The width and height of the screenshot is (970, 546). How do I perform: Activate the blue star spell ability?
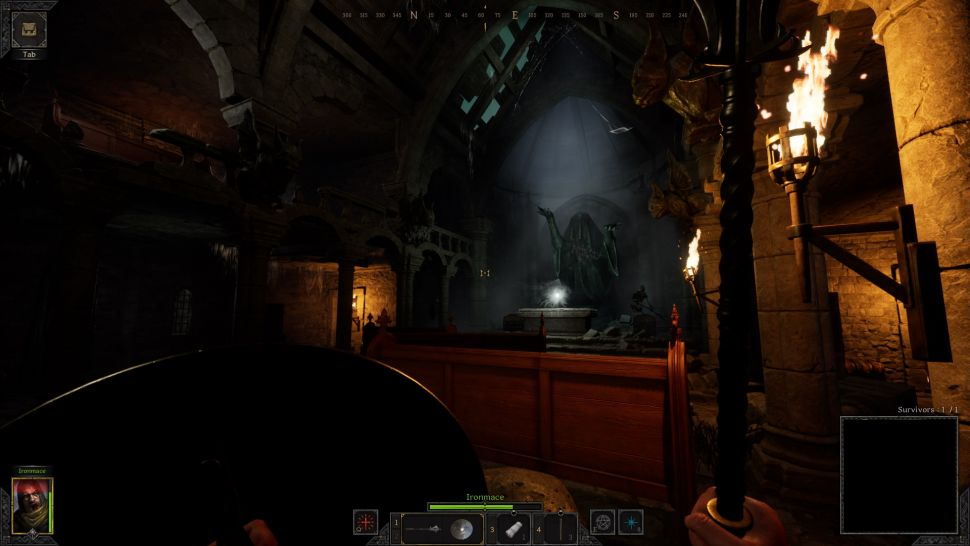click(x=630, y=522)
